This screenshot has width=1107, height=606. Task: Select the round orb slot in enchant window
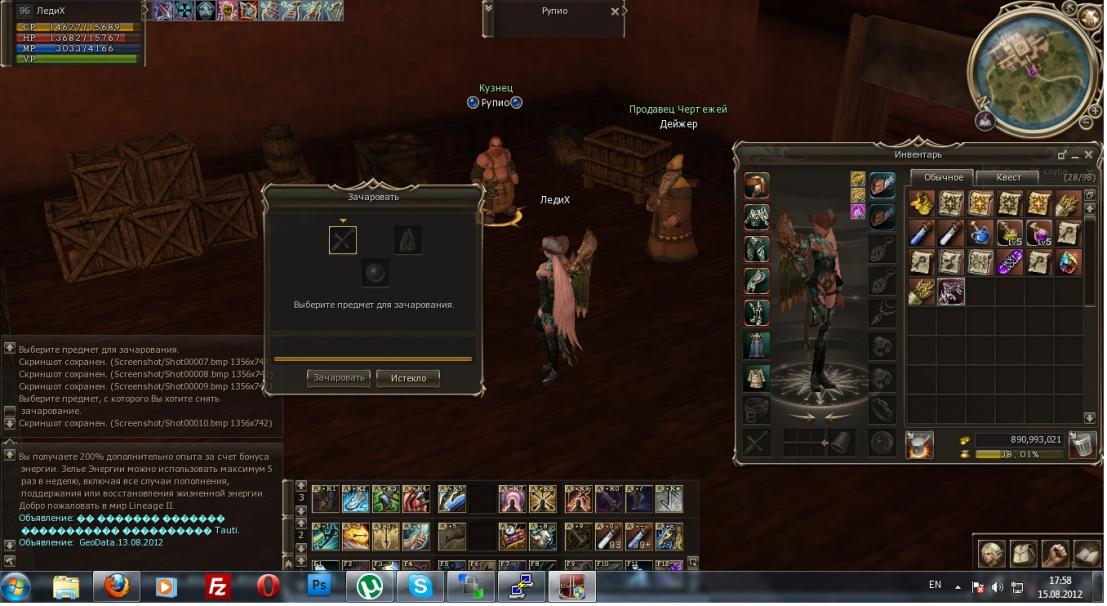tap(375, 272)
